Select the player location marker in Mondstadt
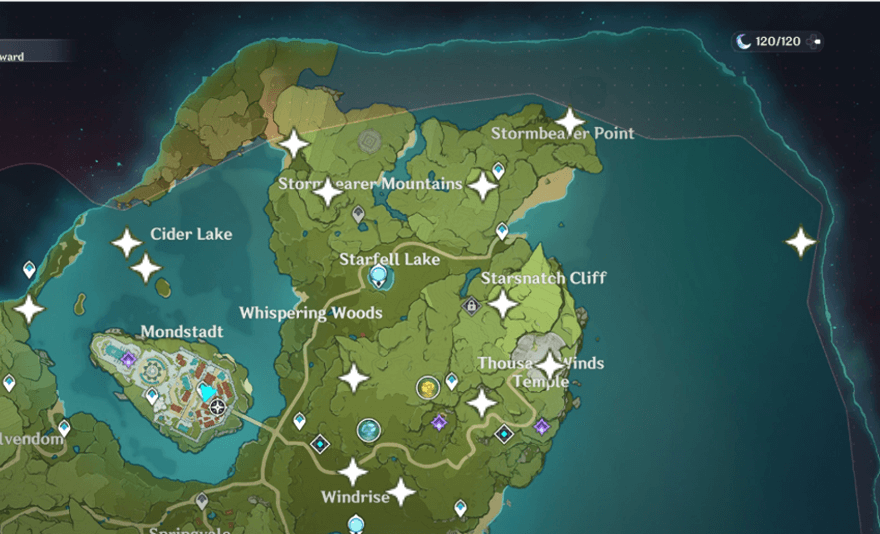This screenshot has height=534, width=880. click(217, 407)
